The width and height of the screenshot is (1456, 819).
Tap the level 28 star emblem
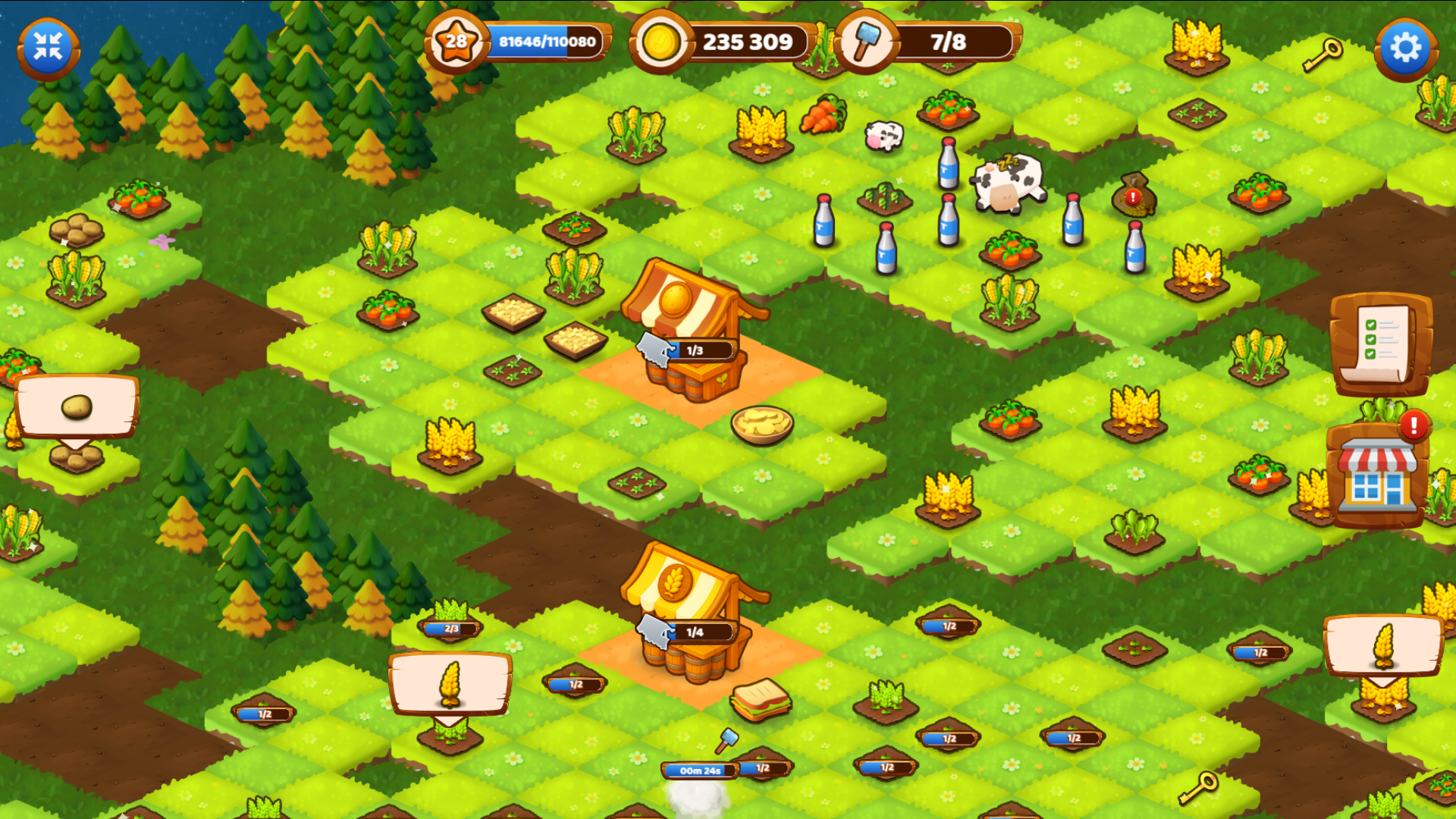[x=456, y=41]
